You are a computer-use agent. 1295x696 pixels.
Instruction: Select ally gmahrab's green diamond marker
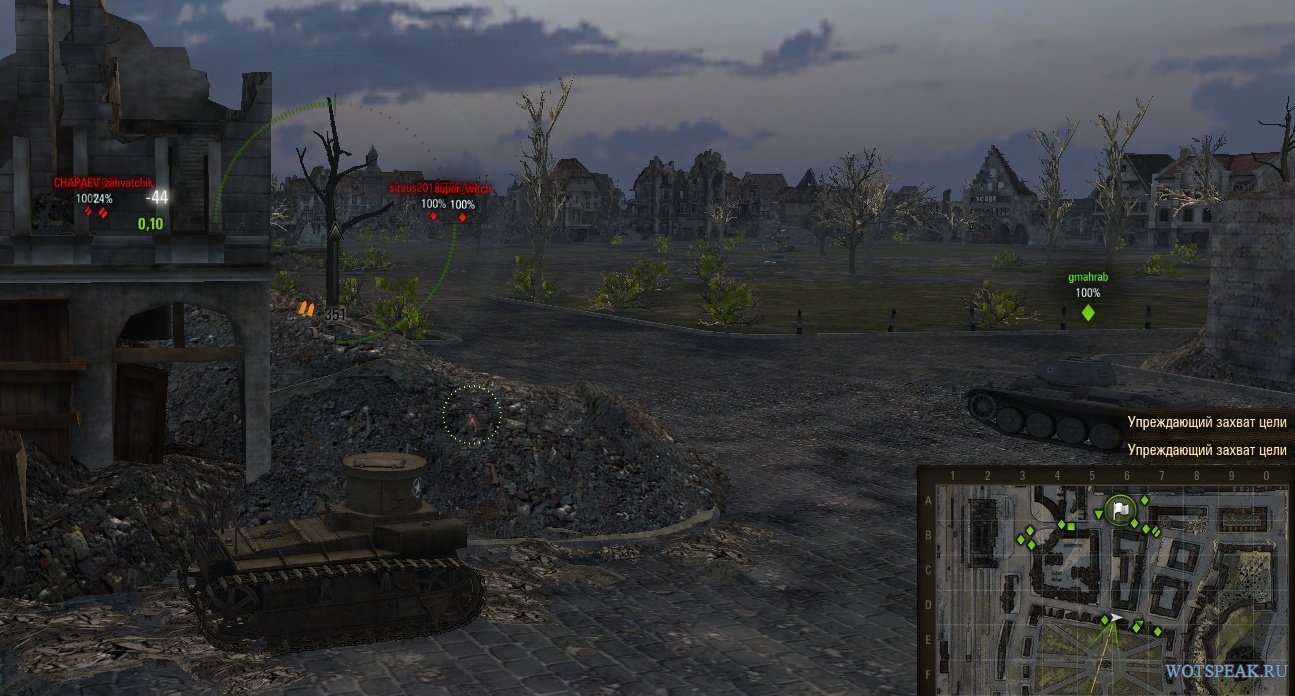tap(1088, 313)
